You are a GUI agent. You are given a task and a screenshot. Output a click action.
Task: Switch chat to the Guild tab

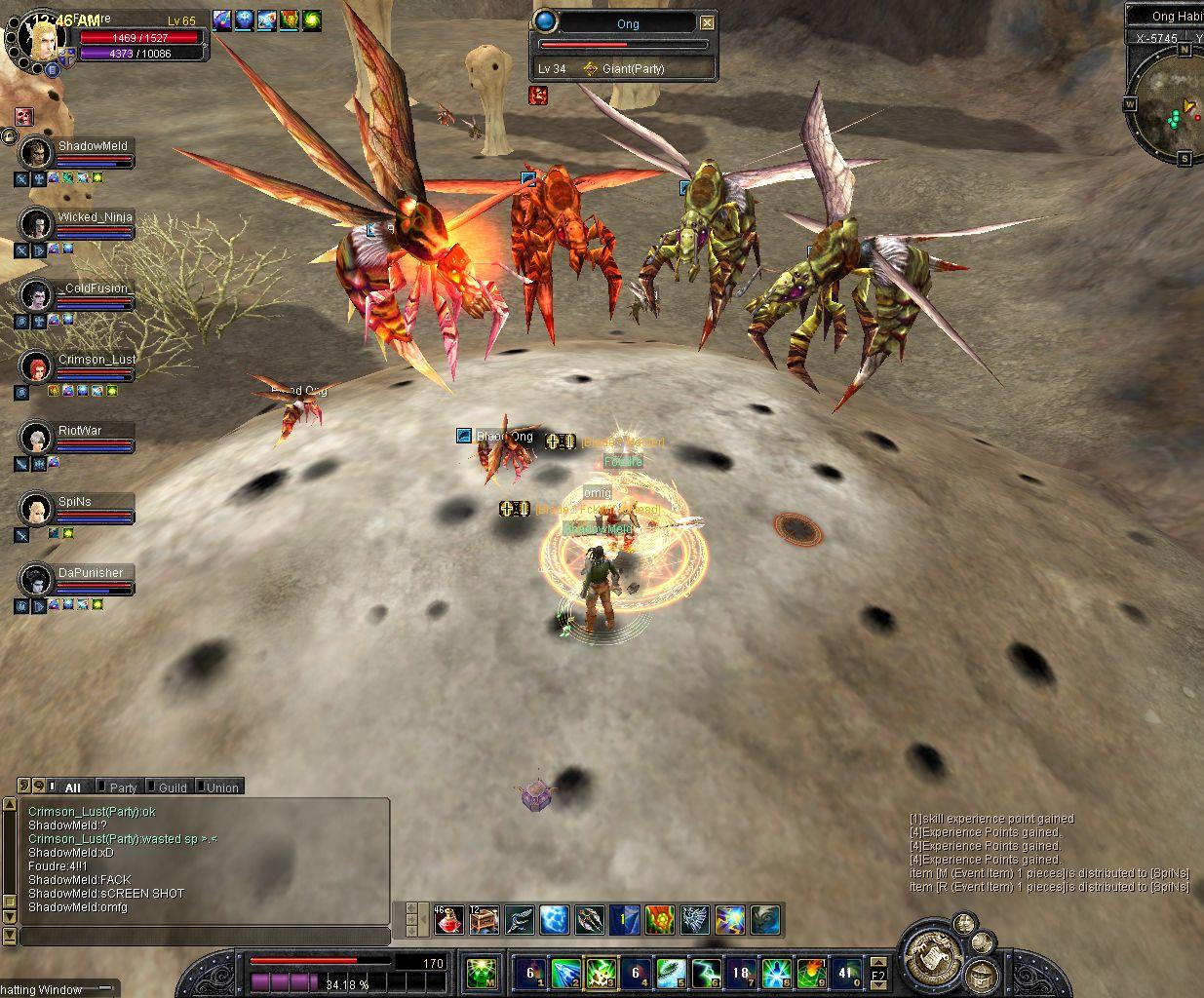tap(172, 787)
